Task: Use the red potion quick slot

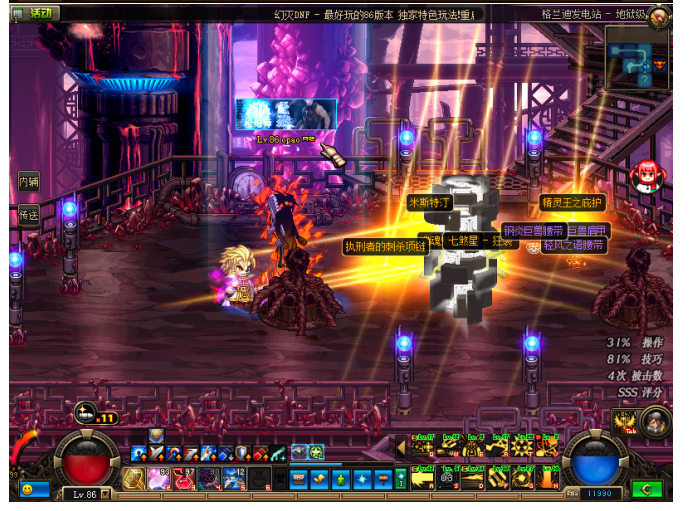Action: click(183, 479)
